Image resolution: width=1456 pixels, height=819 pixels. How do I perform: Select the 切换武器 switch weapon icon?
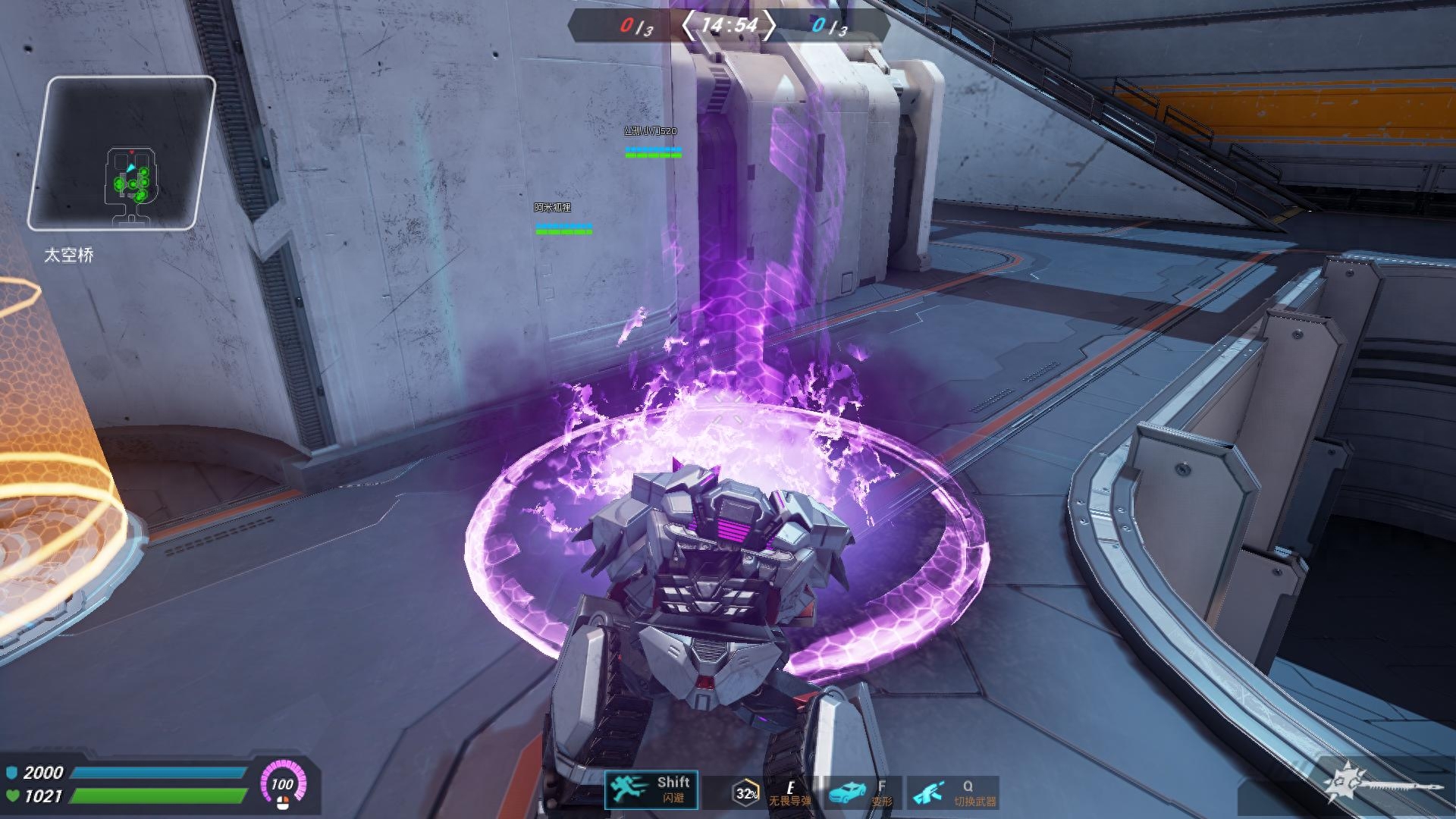tap(952, 792)
